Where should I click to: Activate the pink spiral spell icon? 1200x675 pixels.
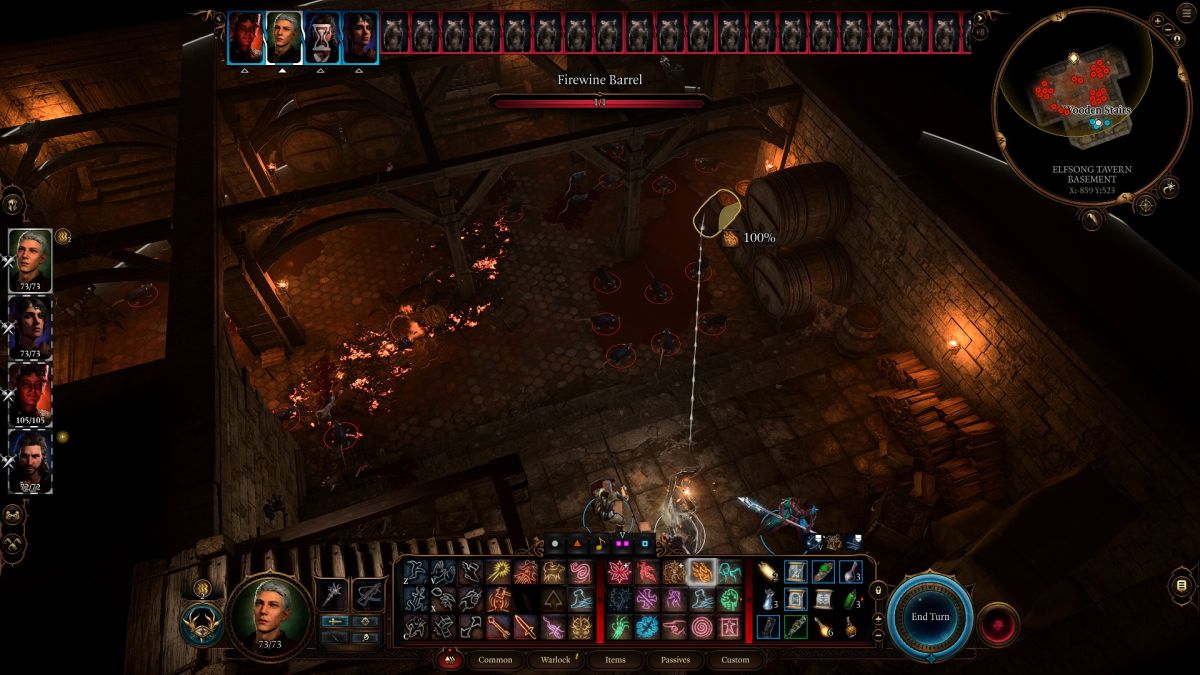[702, 627]
